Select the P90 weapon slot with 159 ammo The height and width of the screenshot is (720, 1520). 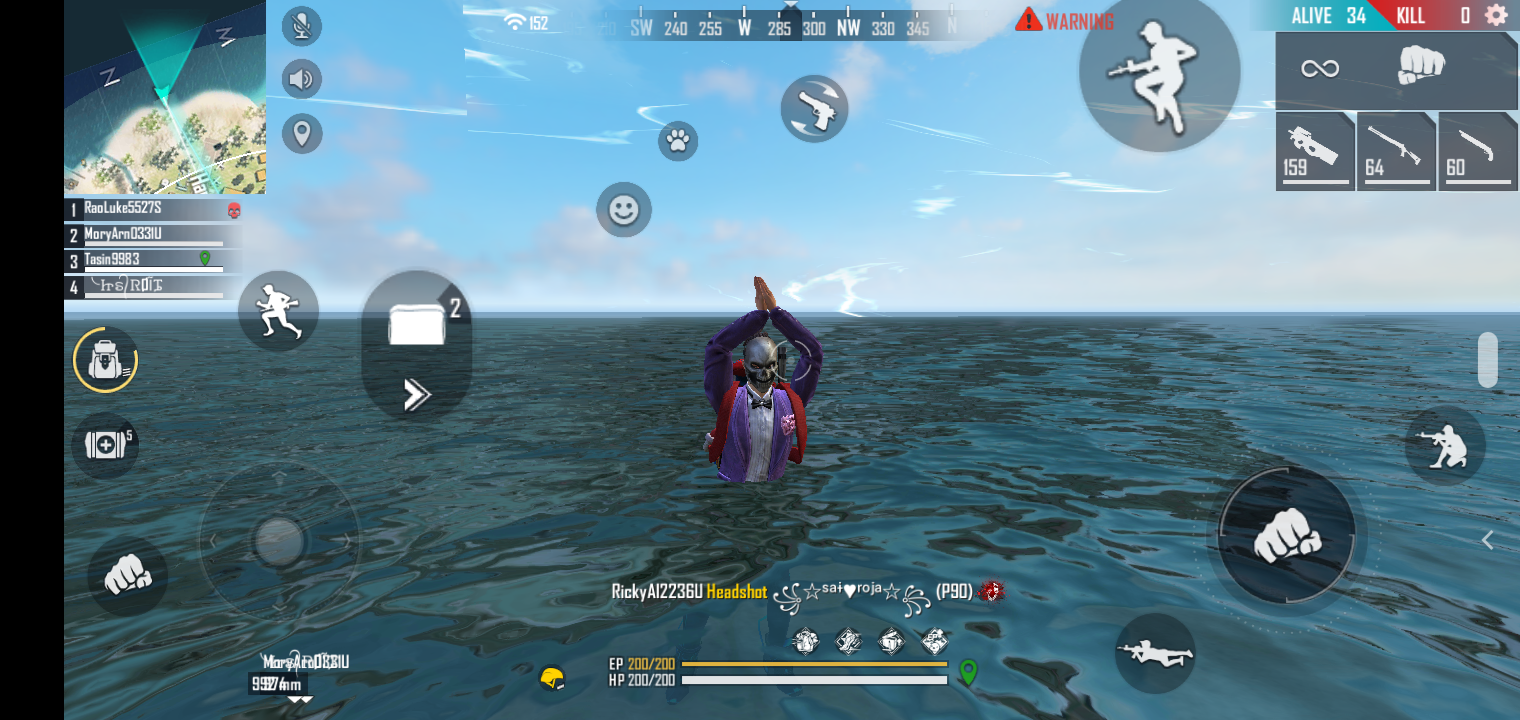coord(1314,152)
